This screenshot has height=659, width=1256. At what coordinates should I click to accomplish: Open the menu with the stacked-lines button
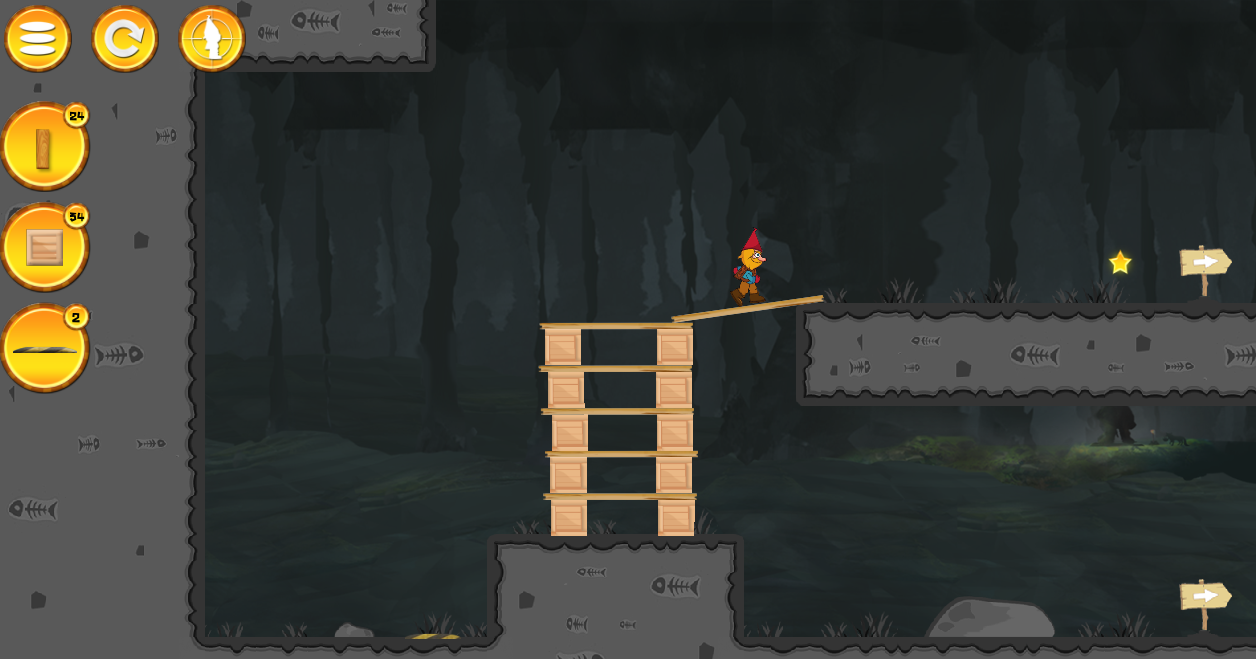[x=38, y=39]
